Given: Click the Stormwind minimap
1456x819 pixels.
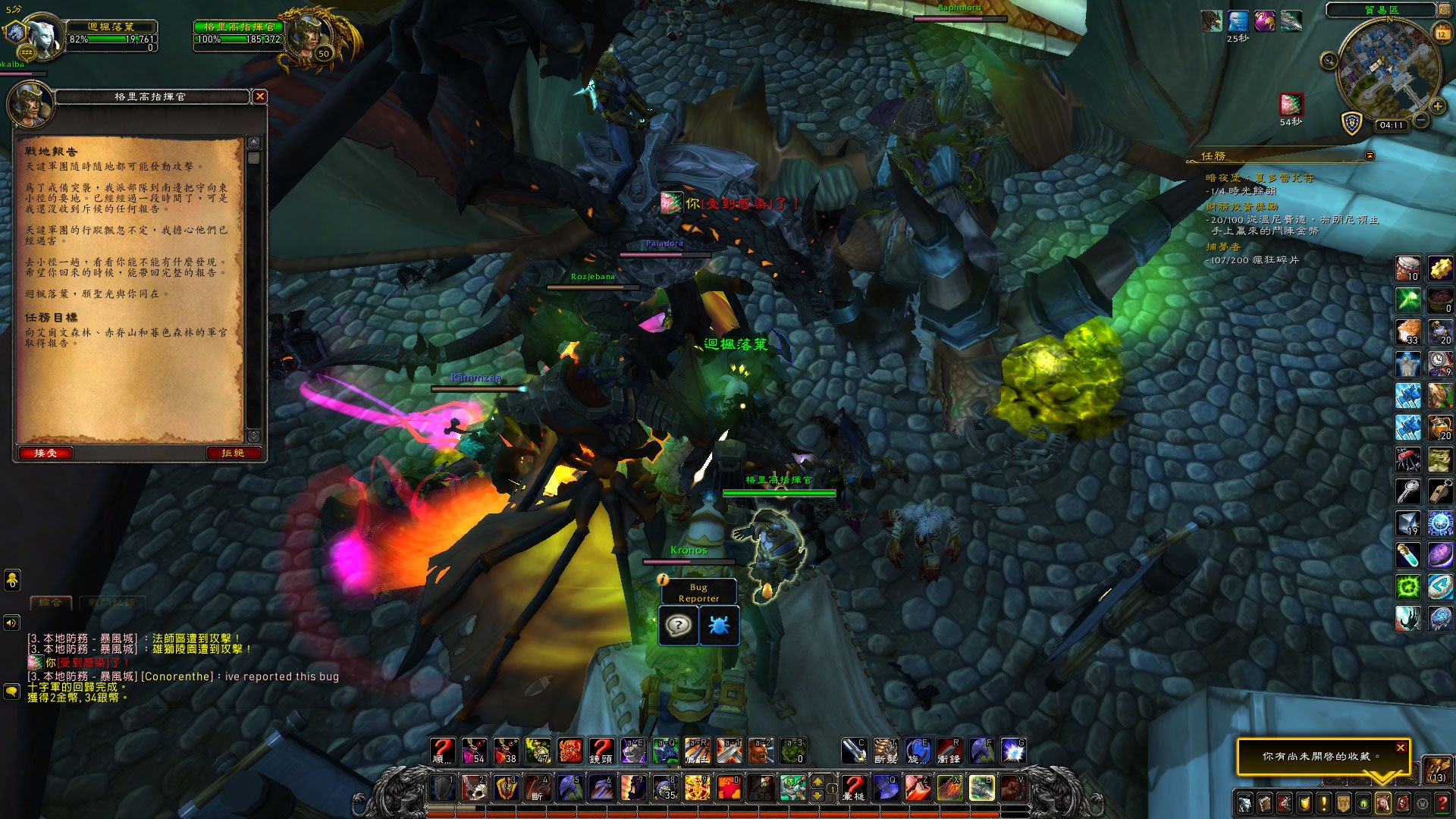Looking at the screenshot, I should (x=1388, y=70).
